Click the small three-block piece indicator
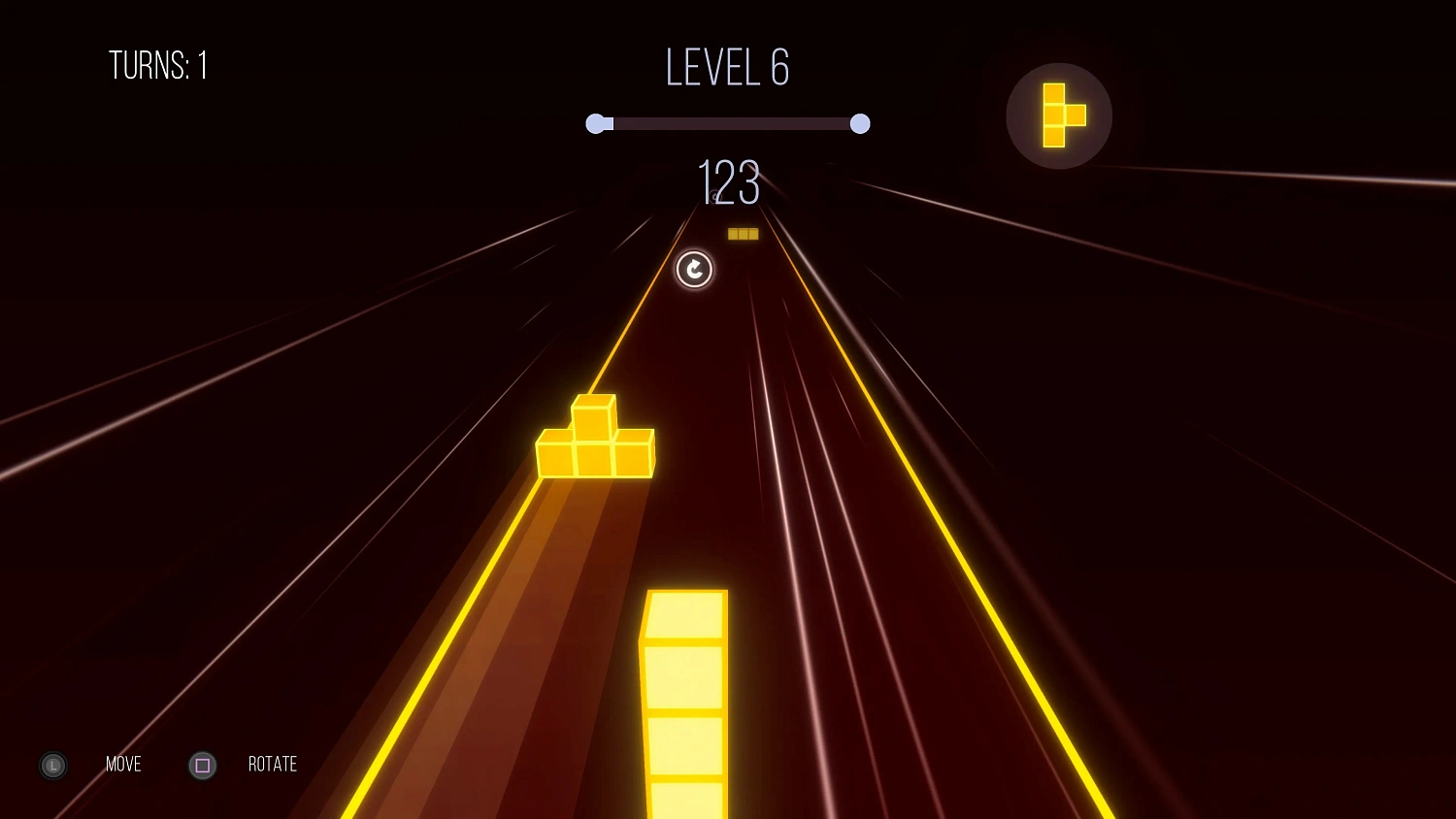Screen dimensions: 1456x819 click(x=744, y=233)
